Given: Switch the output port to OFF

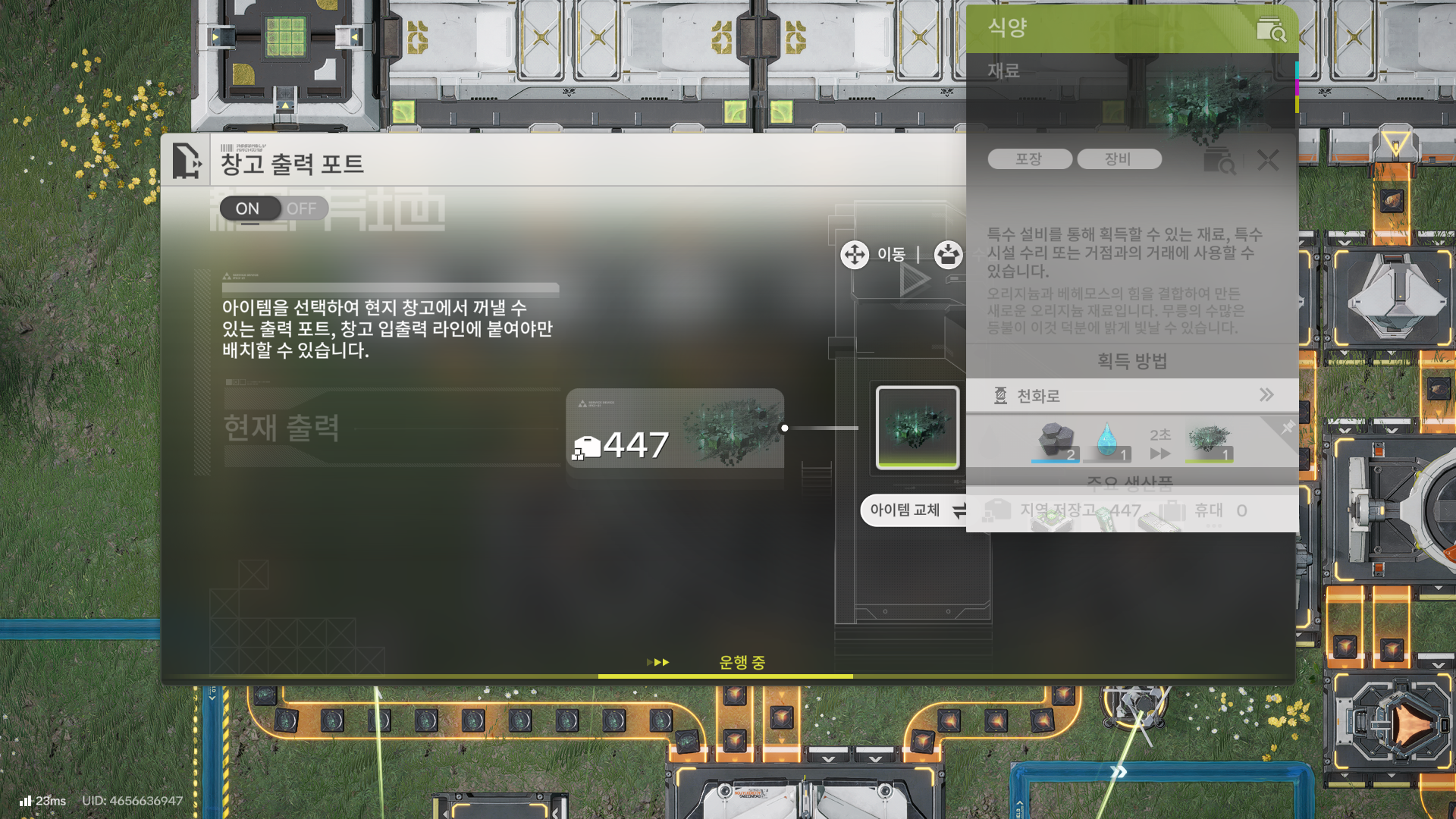Looking at the screenshot, I should tap(303, 208).
